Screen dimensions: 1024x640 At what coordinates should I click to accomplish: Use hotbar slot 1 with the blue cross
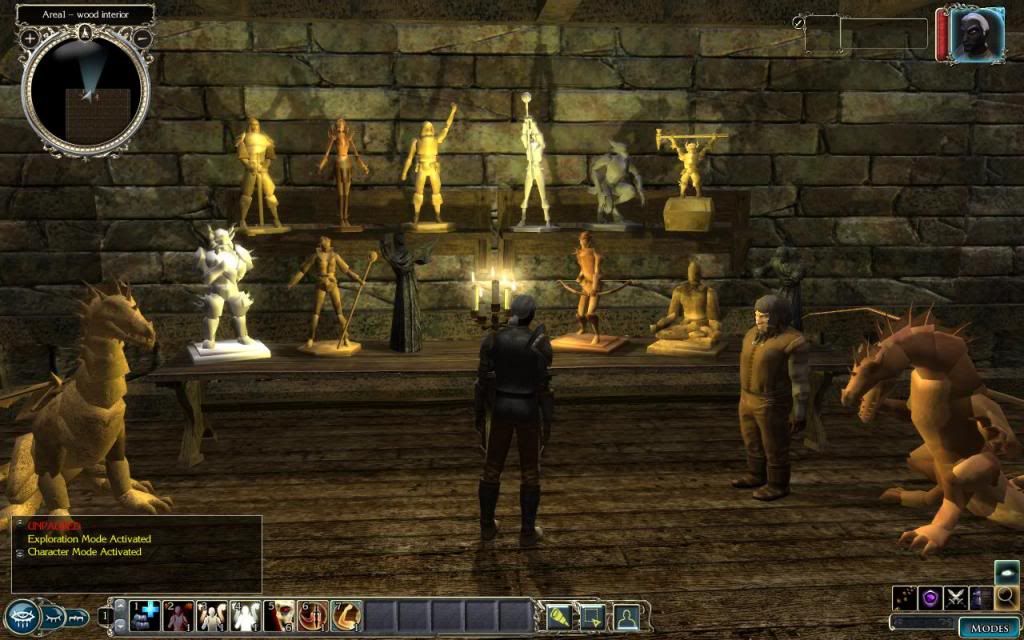click(146, 615)
